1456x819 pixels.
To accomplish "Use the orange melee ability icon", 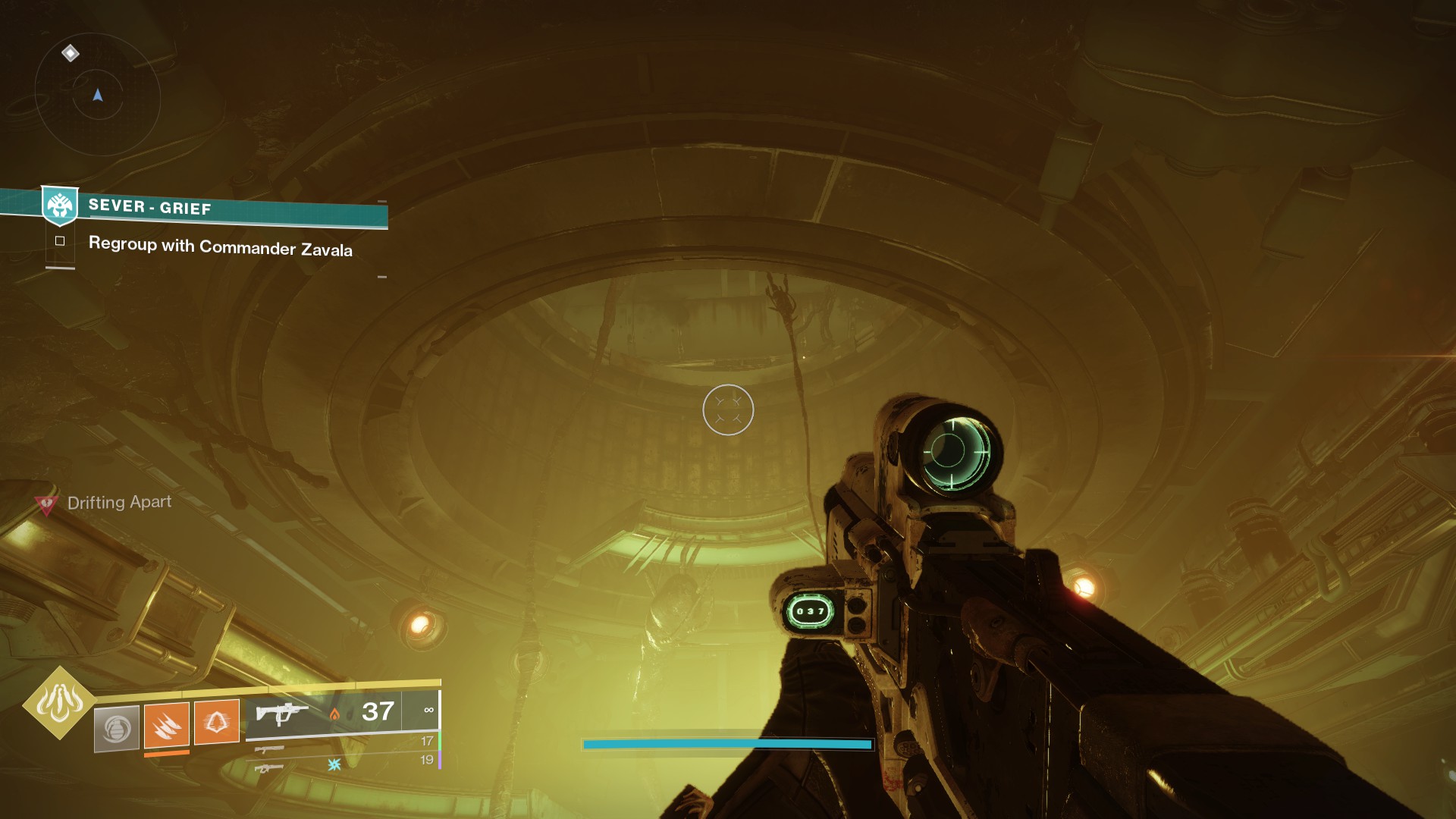I will [x=167, y=724].
